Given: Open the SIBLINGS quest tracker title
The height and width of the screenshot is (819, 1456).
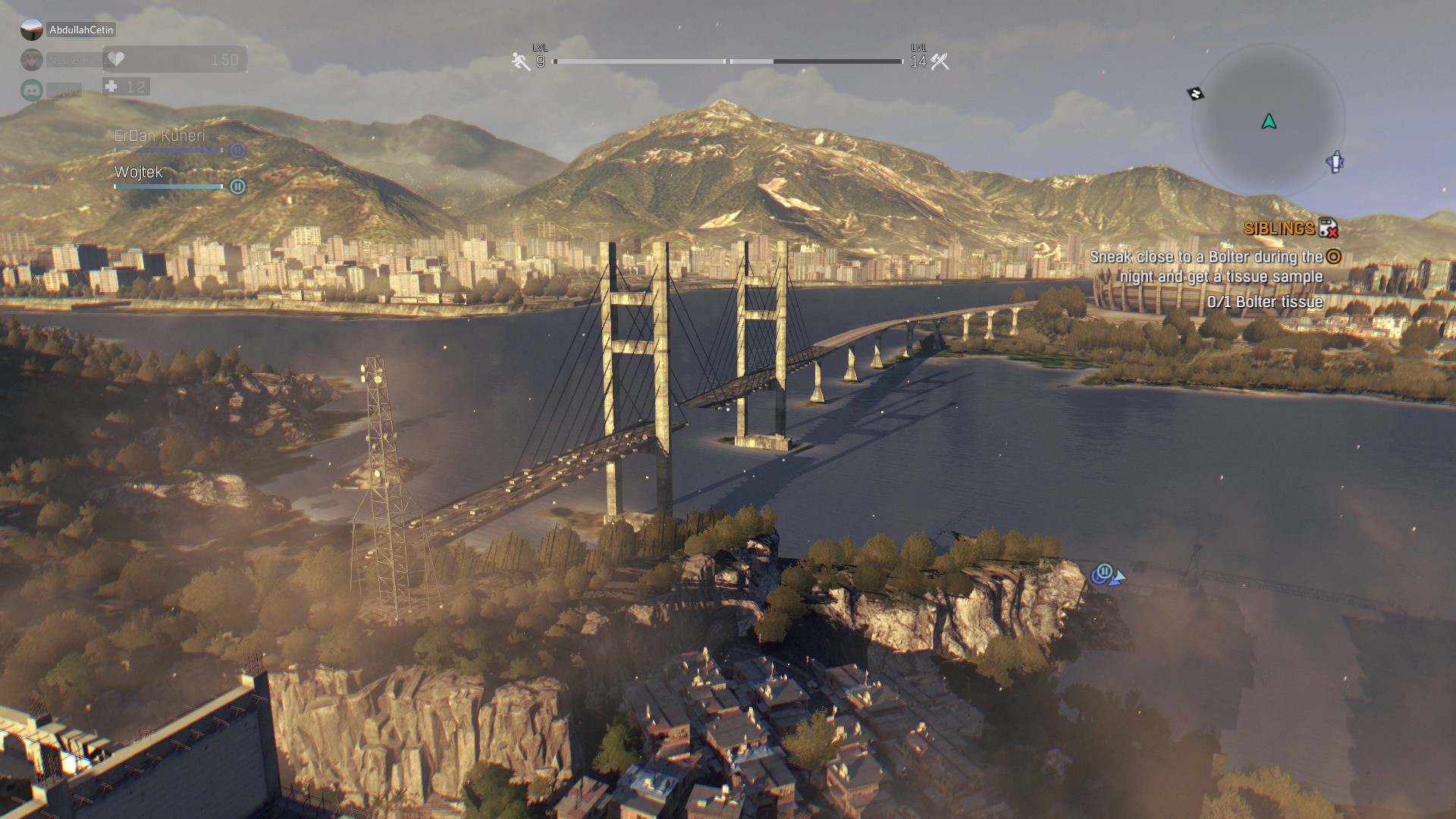Looking at the screenshot, I should (x=1279, y=228).
